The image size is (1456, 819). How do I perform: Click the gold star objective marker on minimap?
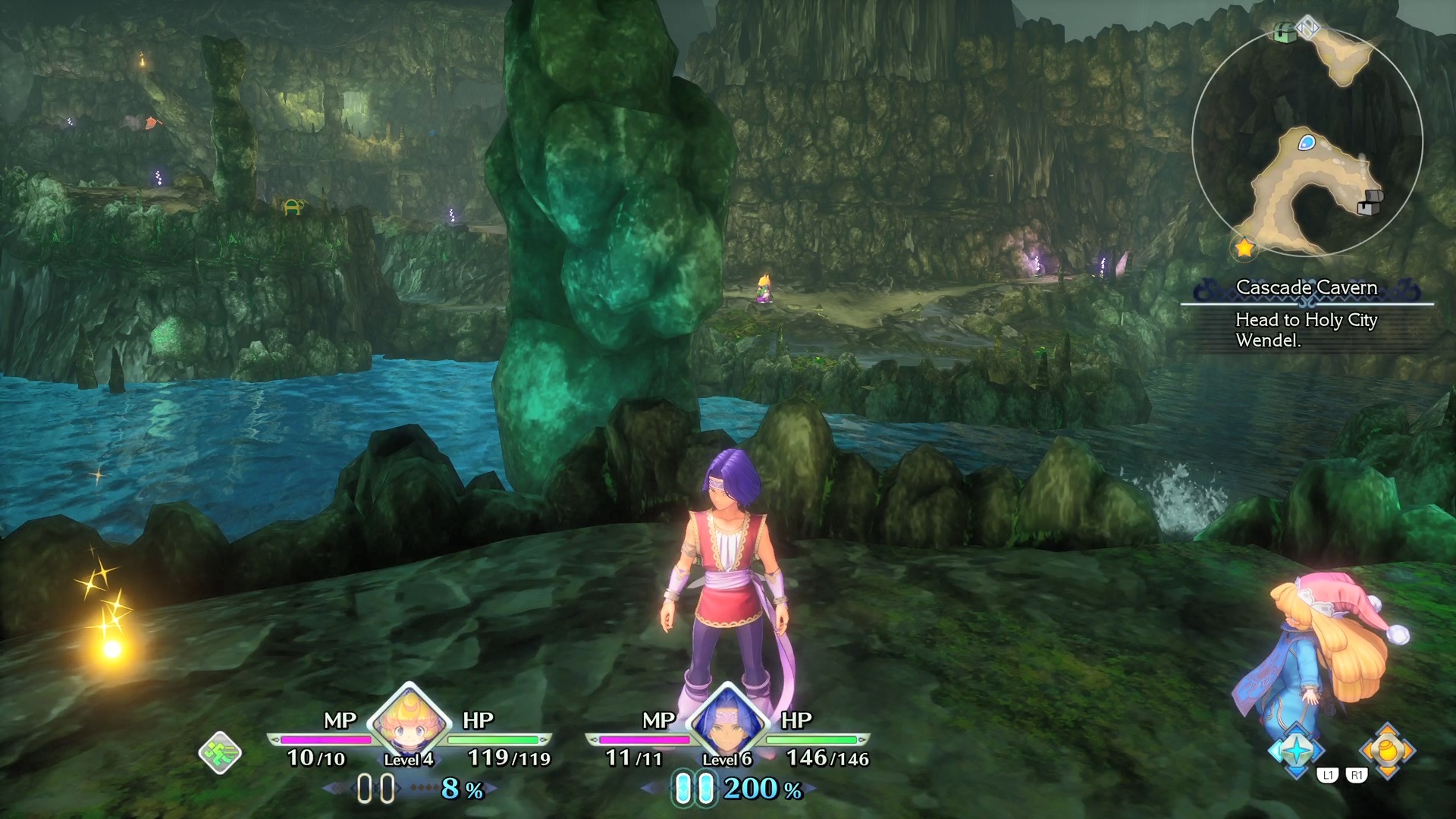1244,247
